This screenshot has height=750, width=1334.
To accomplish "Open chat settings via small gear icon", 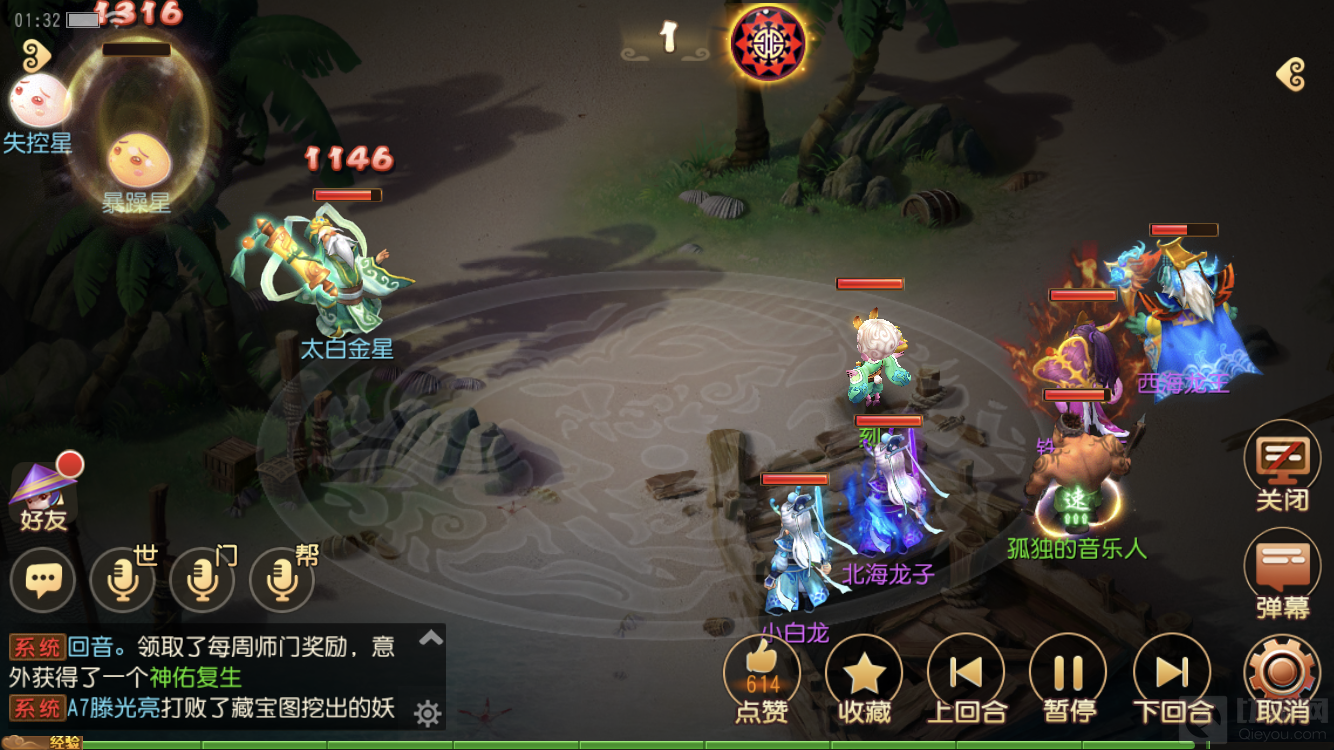I will (x=428, y=711).
